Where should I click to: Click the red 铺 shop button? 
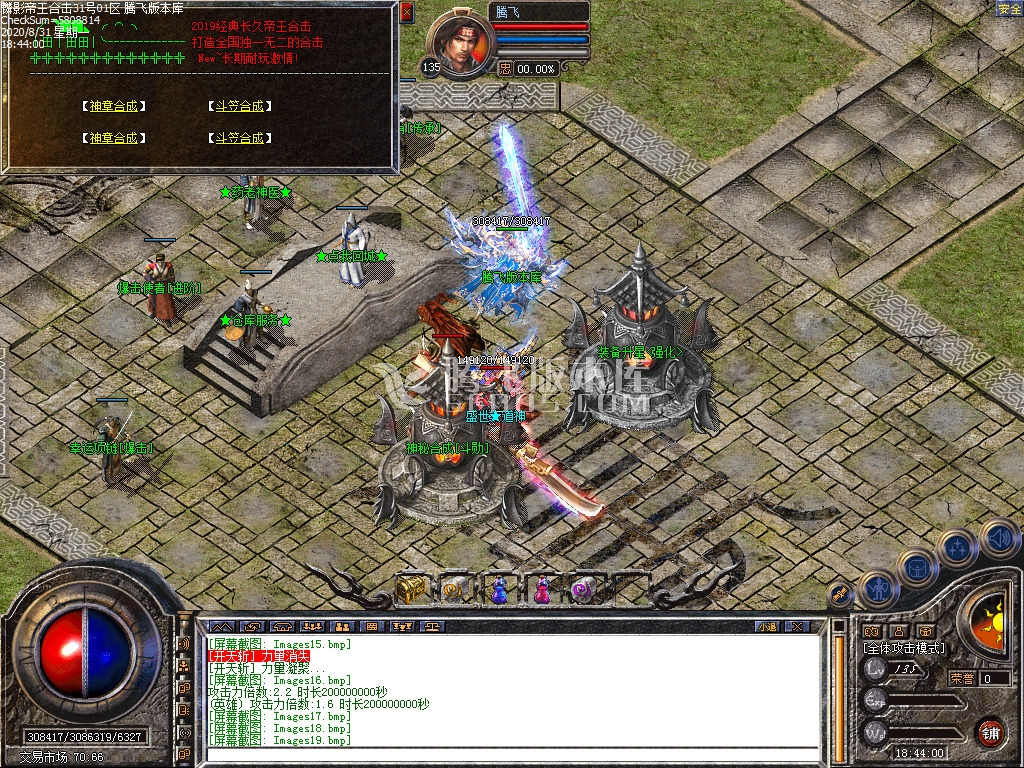coord(990,731)
